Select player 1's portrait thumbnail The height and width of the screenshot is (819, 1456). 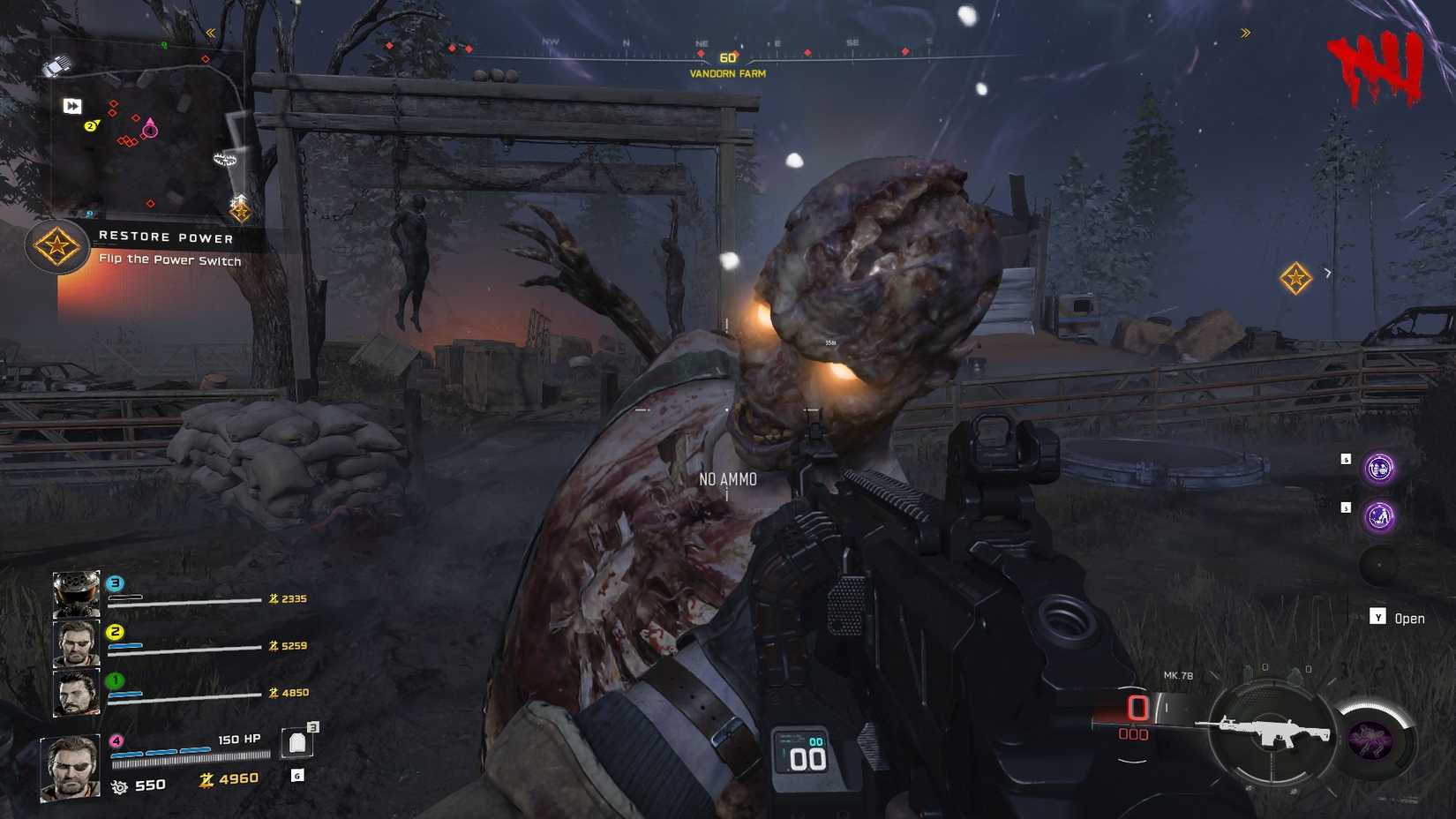76,694
